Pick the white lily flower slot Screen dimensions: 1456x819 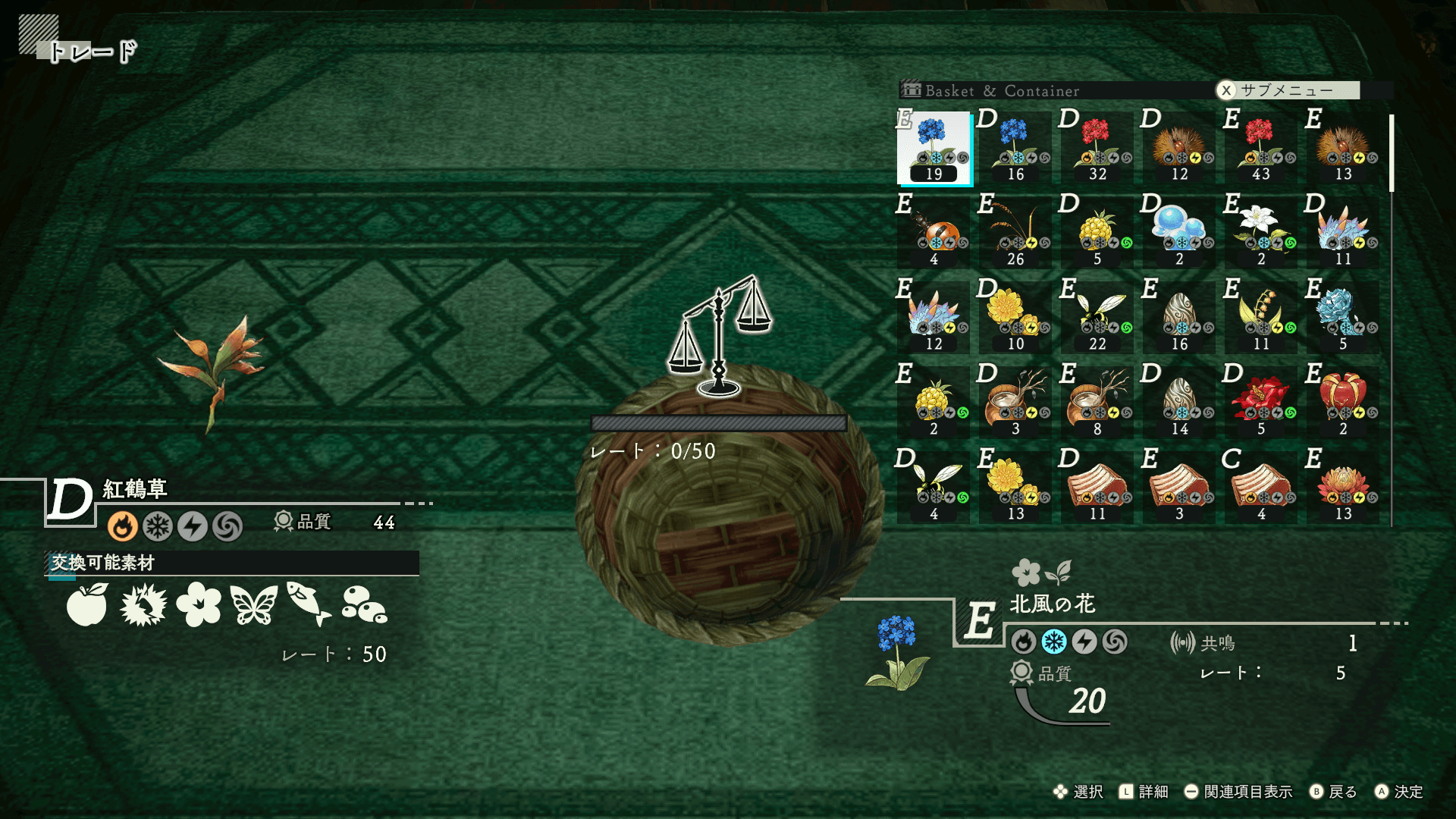(x=1261, y=234)
